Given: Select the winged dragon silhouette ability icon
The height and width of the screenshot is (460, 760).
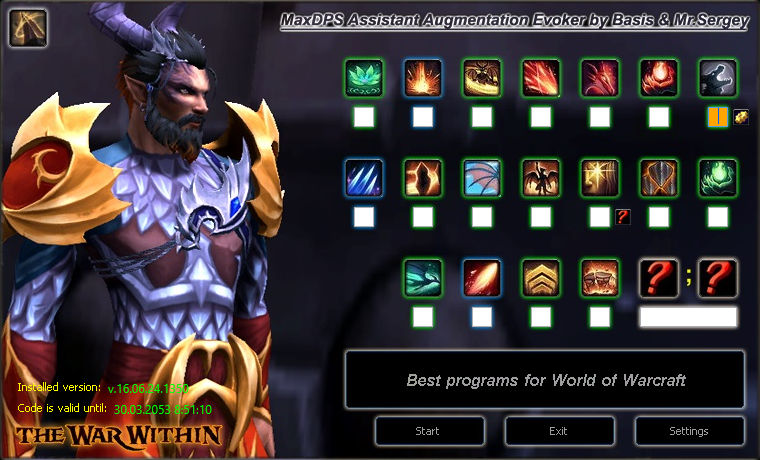Looking at the screenshot, I should [x=540, y=178].
